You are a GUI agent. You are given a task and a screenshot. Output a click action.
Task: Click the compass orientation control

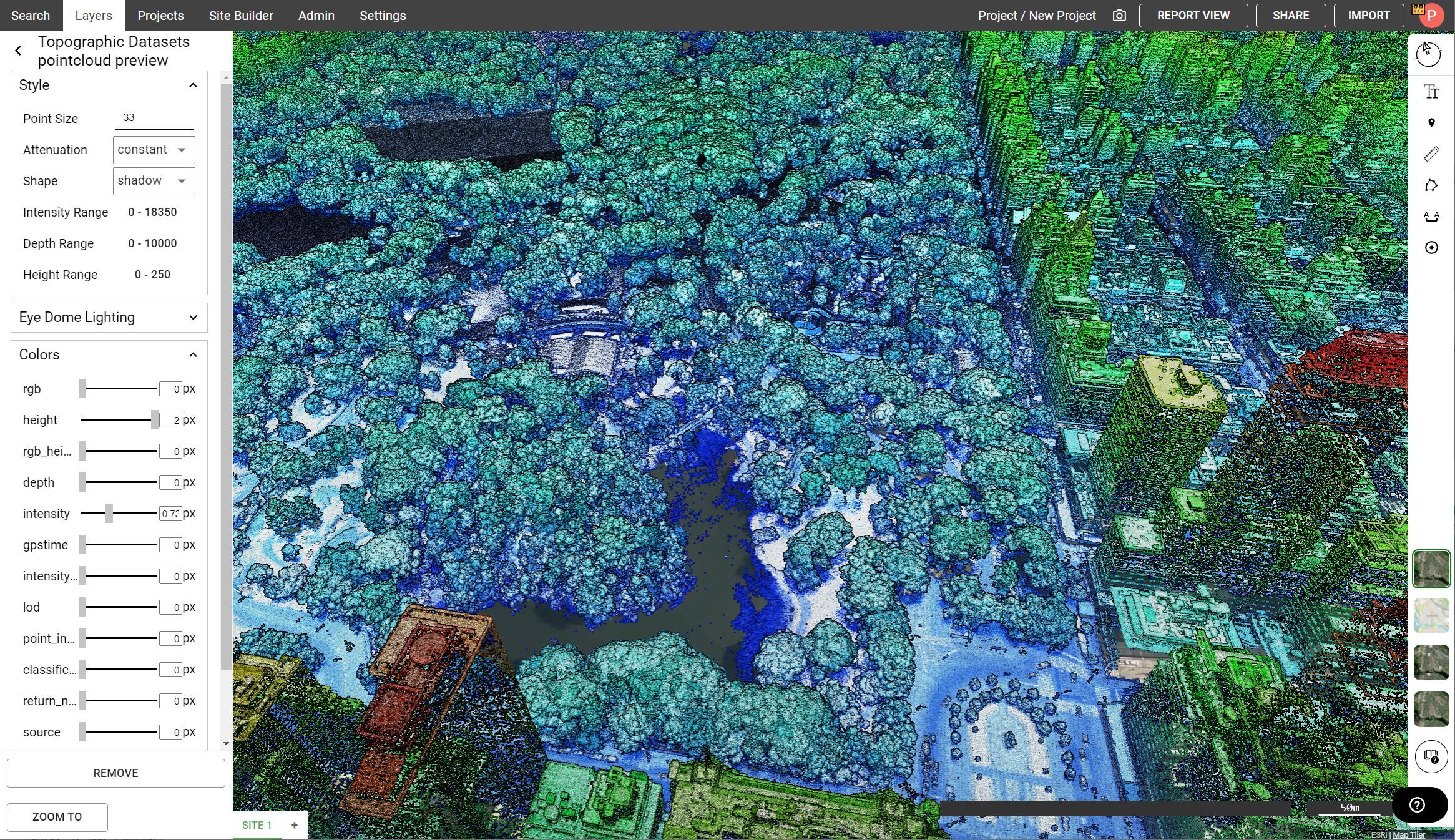tap(1429, 54)
